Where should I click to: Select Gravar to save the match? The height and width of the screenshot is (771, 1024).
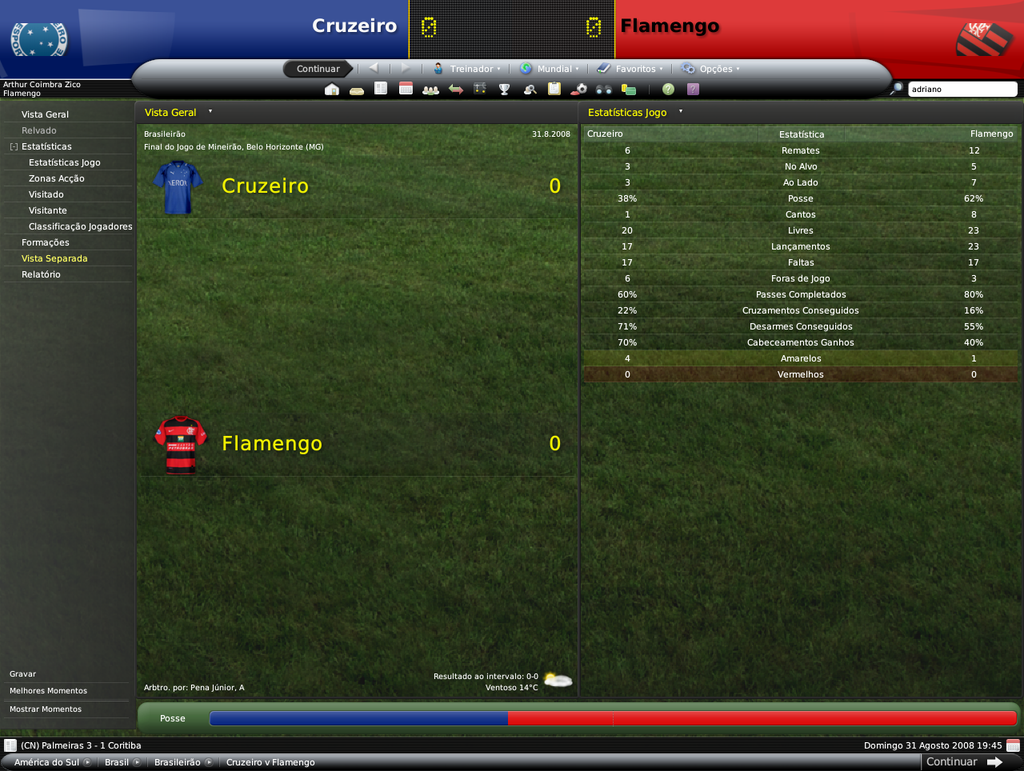pyautogui.click(x=23, y=674)
